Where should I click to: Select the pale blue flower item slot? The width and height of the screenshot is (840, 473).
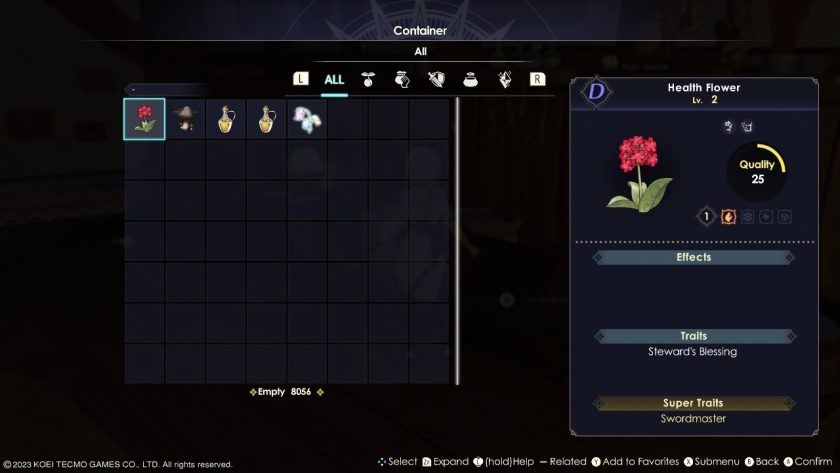[307, 119]
